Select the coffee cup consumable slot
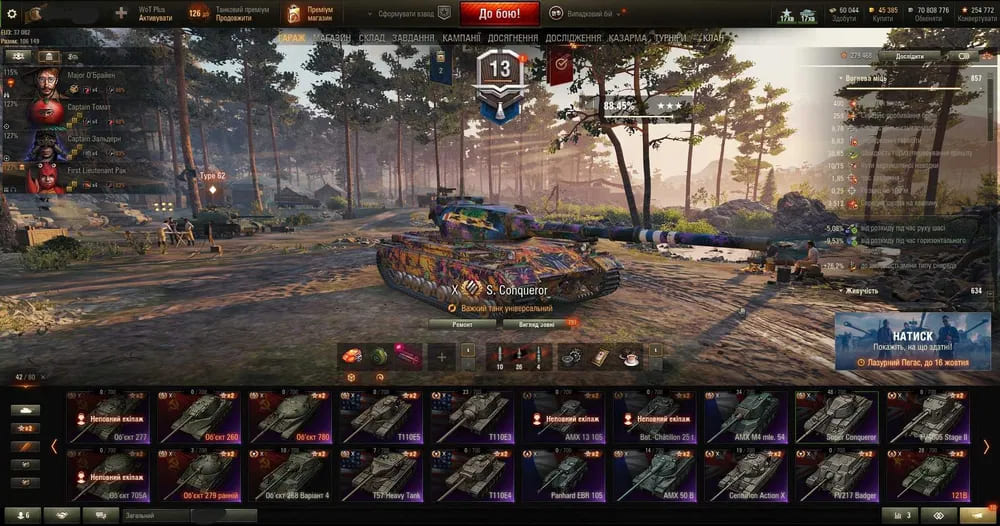Viewport: 1000px width, 526px height. click(x=628, y=356)
